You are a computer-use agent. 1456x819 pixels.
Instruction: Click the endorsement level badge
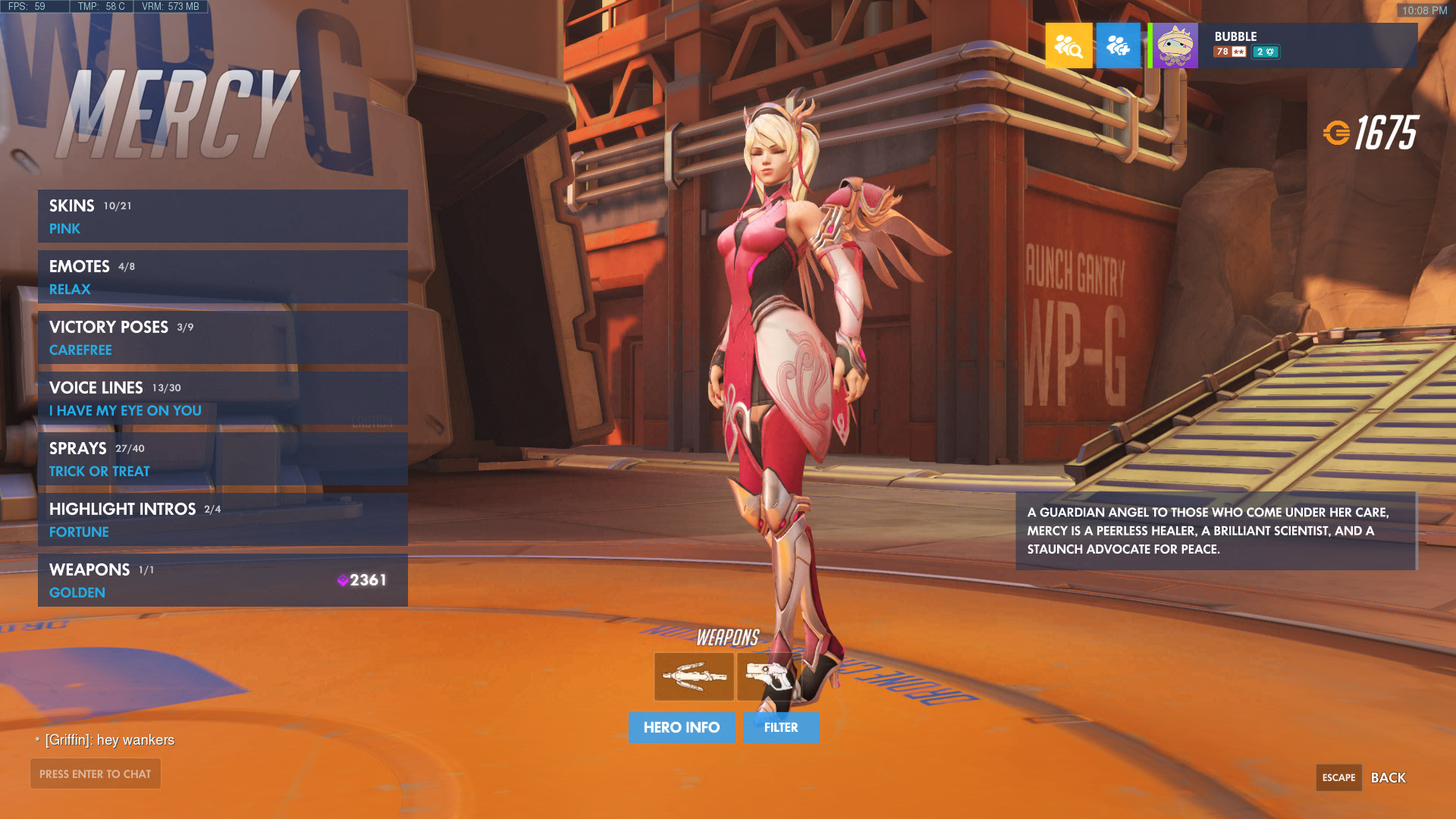tap(1266, 52)
